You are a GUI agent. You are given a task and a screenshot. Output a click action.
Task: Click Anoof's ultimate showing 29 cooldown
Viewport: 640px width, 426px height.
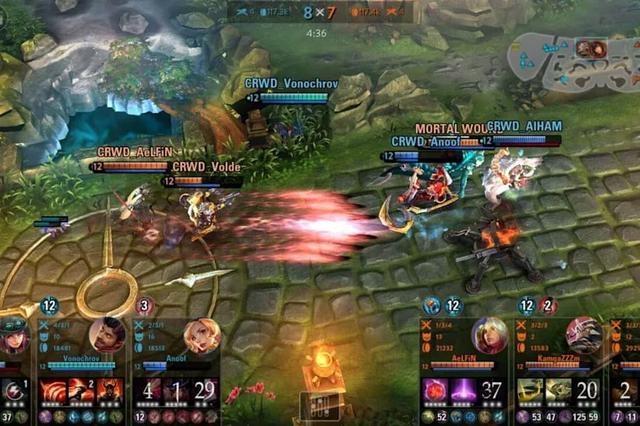205,390
